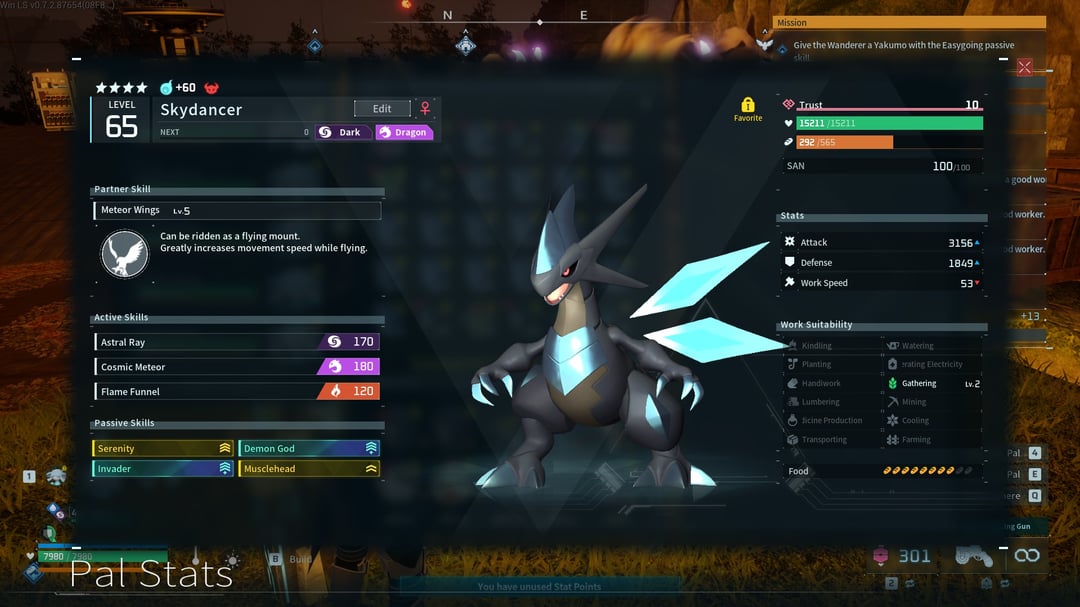Select the Dark element tag
Screen dimensions: 1080x607
tap(340, 132)
